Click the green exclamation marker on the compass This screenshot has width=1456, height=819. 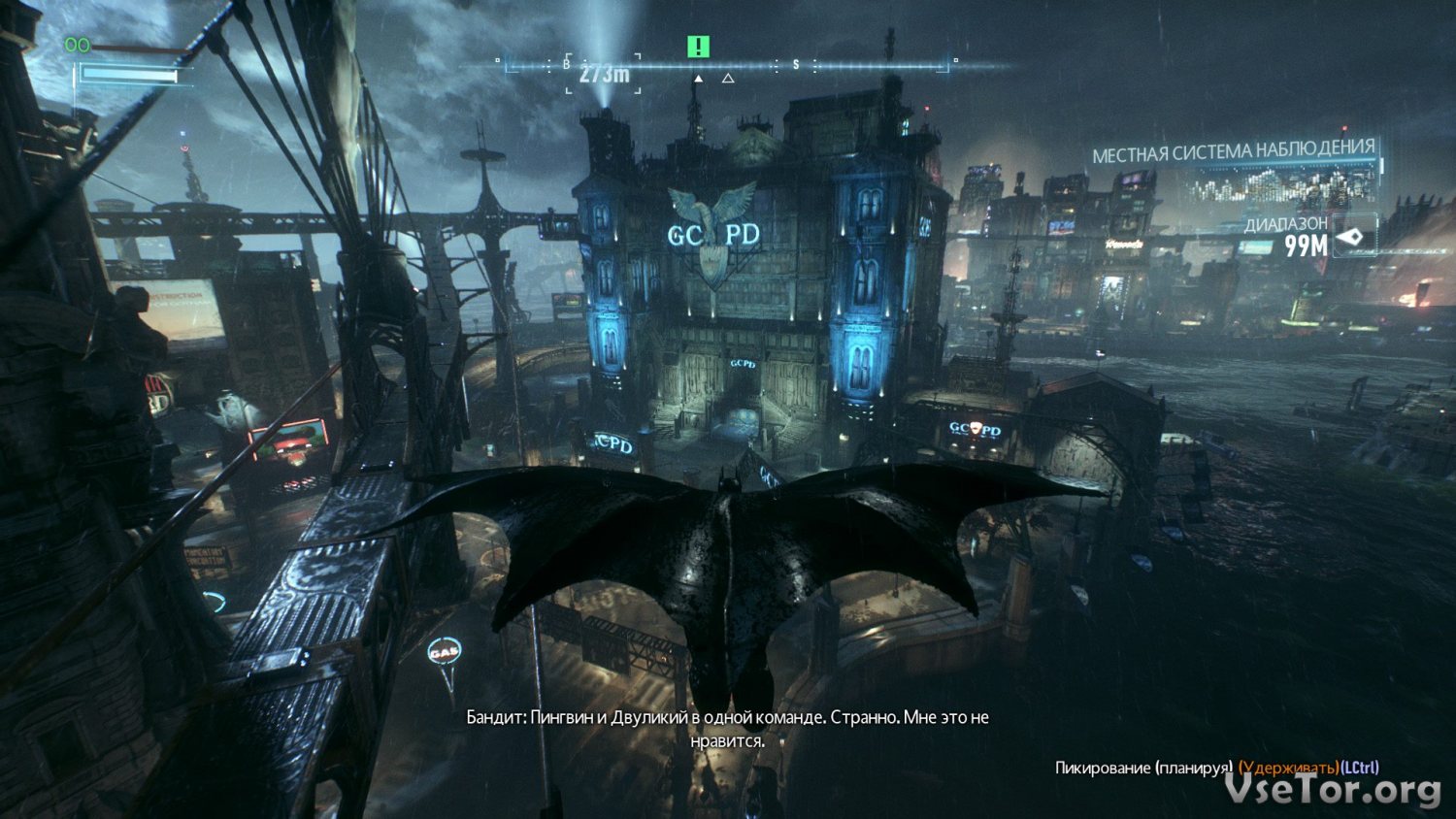pyautogui.click(x=698, y=47)
